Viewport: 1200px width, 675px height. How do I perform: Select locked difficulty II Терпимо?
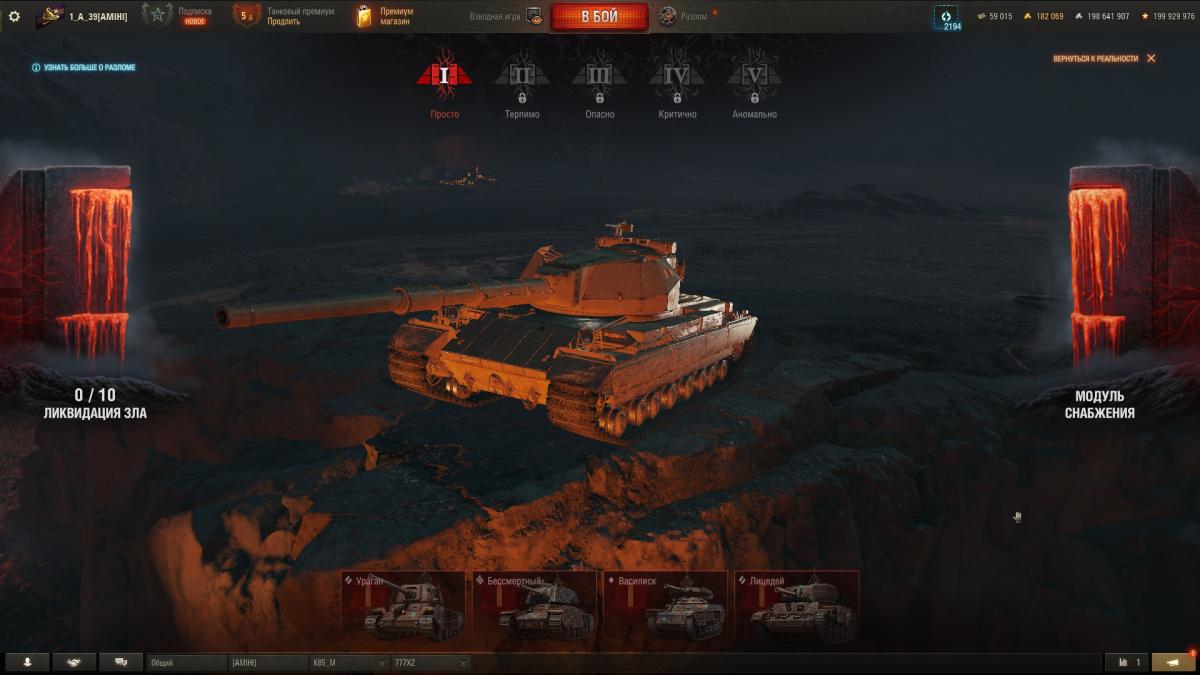[521, 84]
